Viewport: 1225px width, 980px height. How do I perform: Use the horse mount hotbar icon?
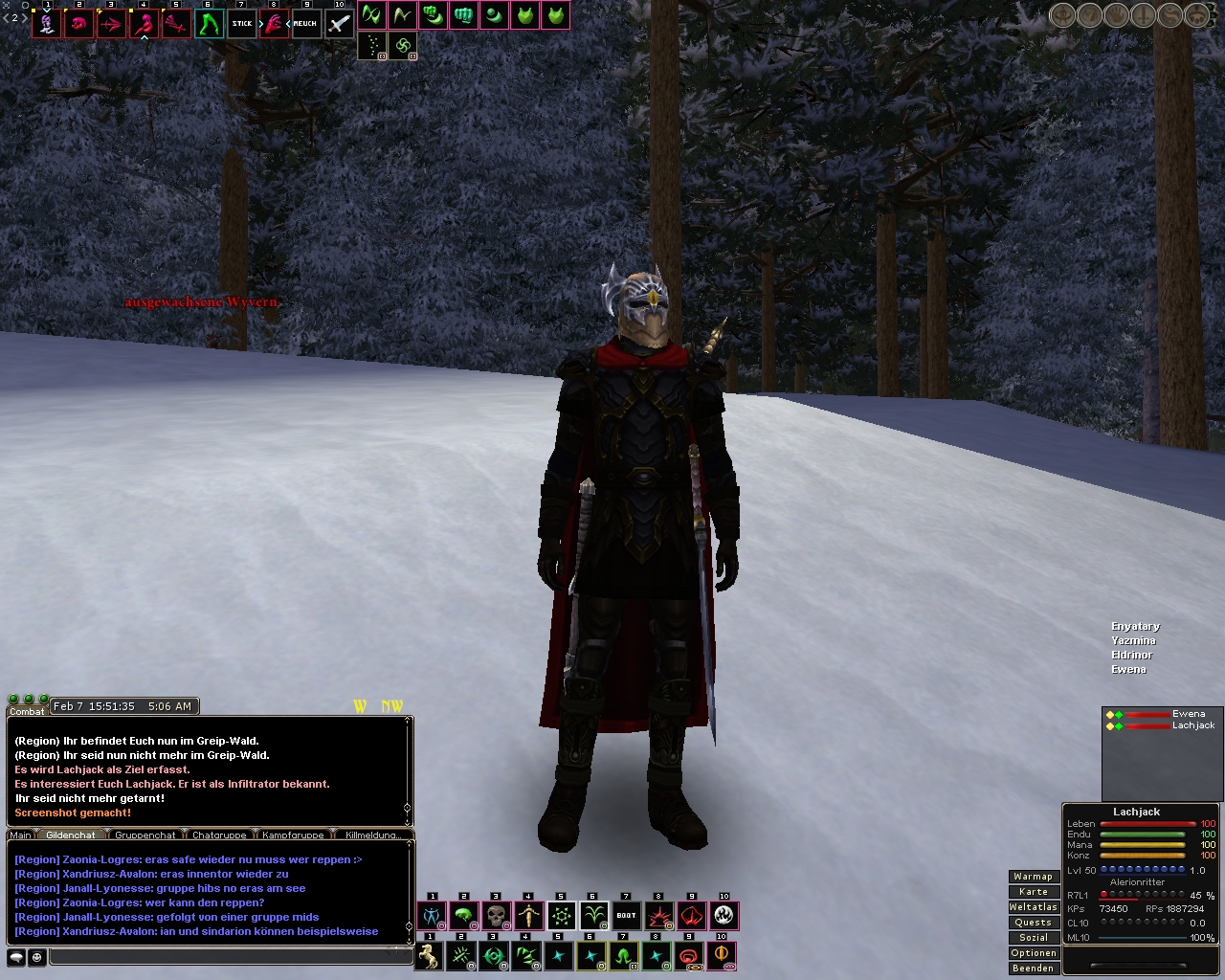tap(430, 955)
